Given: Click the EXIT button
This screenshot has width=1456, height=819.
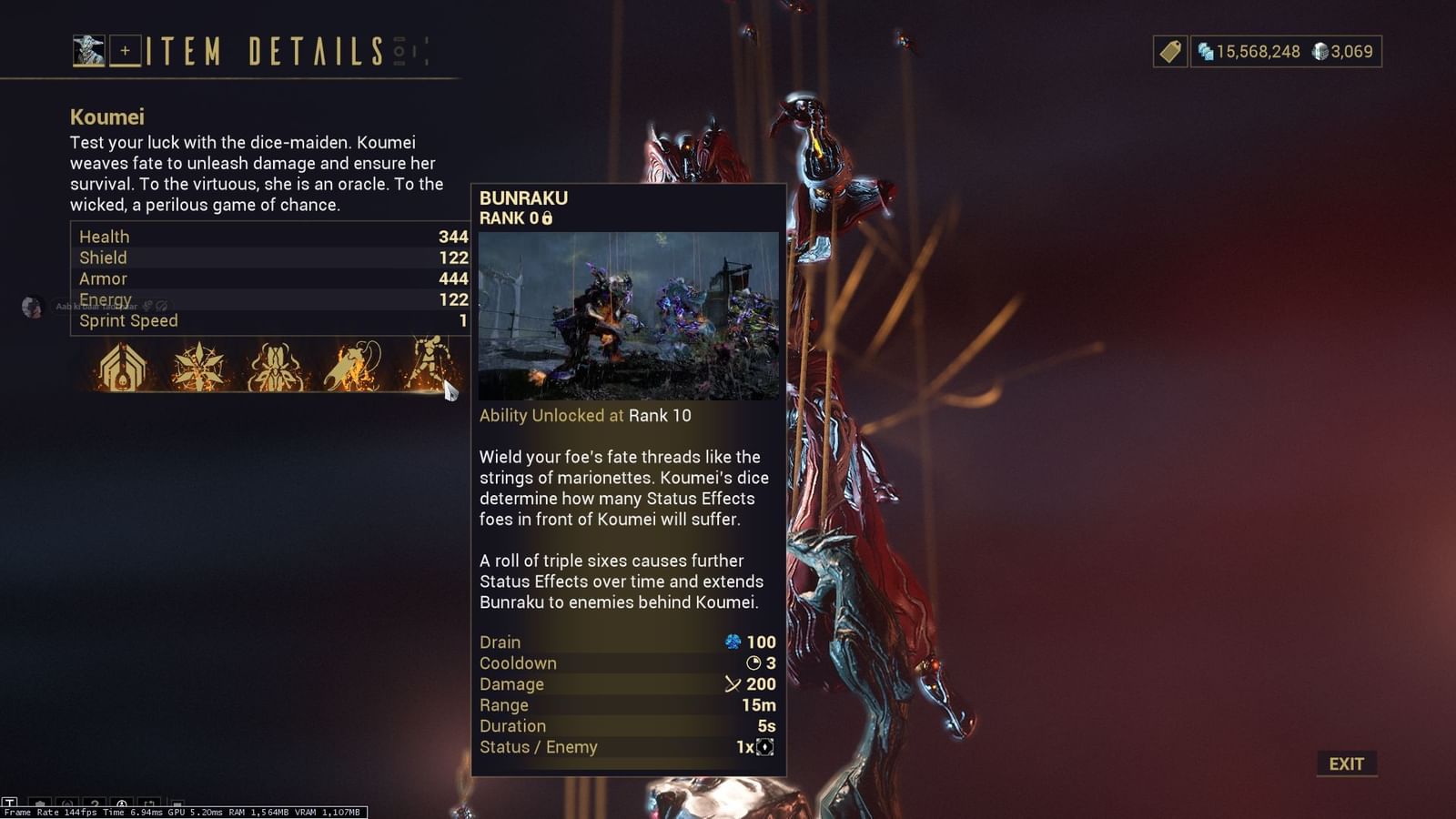Looking at the screenshot, I should pos(1346,763).
